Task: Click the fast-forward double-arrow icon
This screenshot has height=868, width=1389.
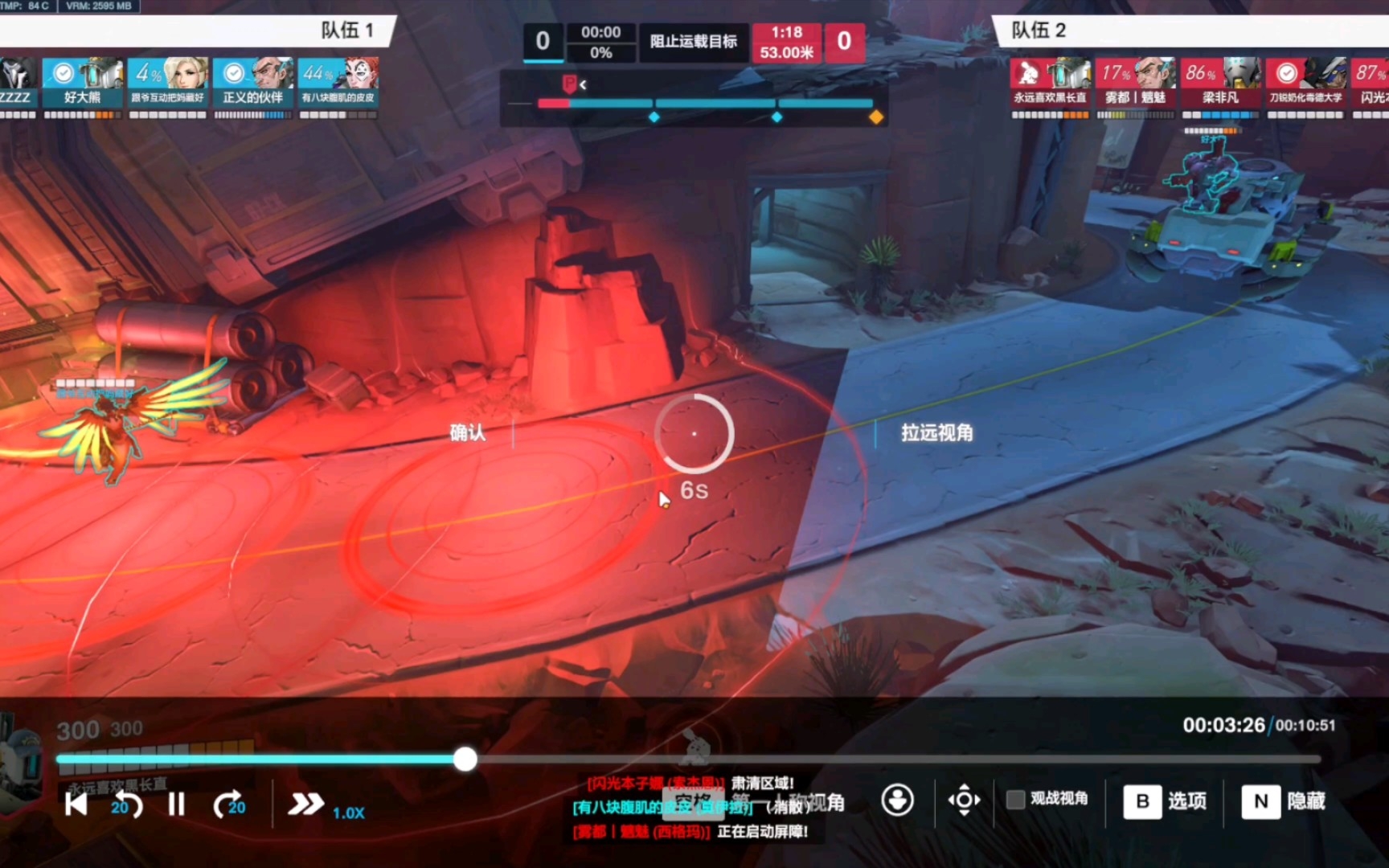Action: tap(305, 803)
